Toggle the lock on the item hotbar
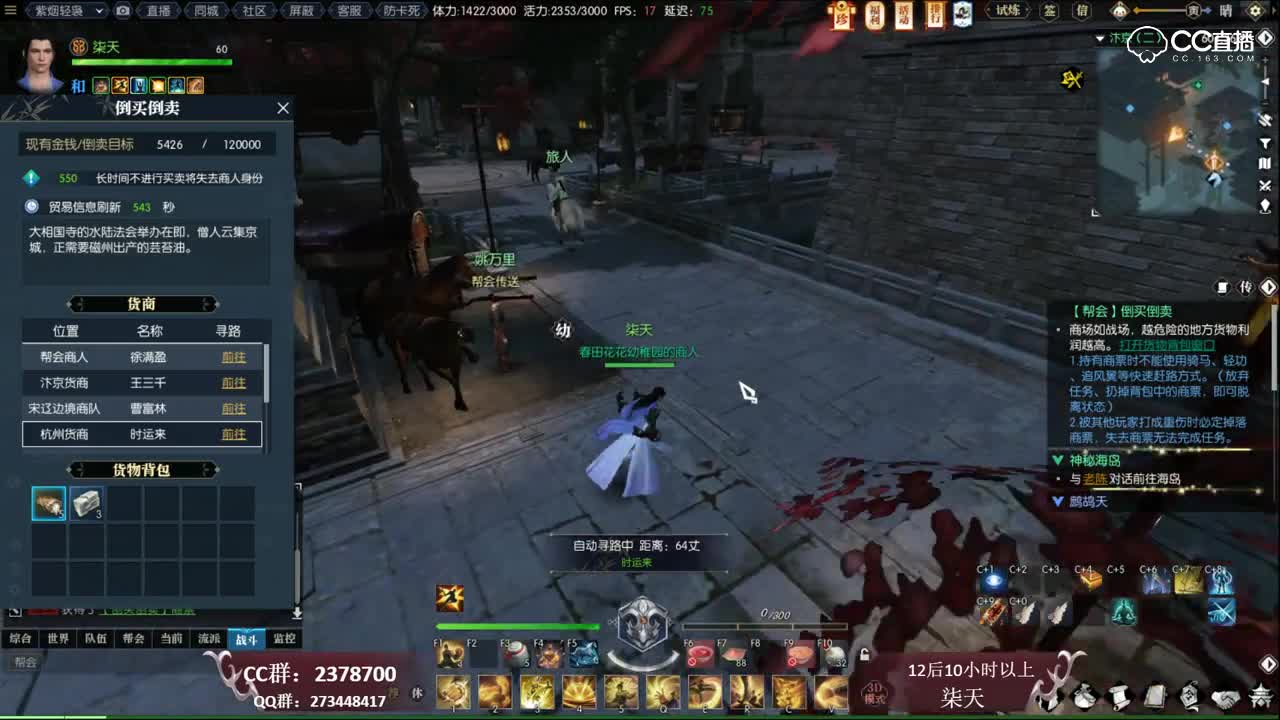 [x=864, y=653]
